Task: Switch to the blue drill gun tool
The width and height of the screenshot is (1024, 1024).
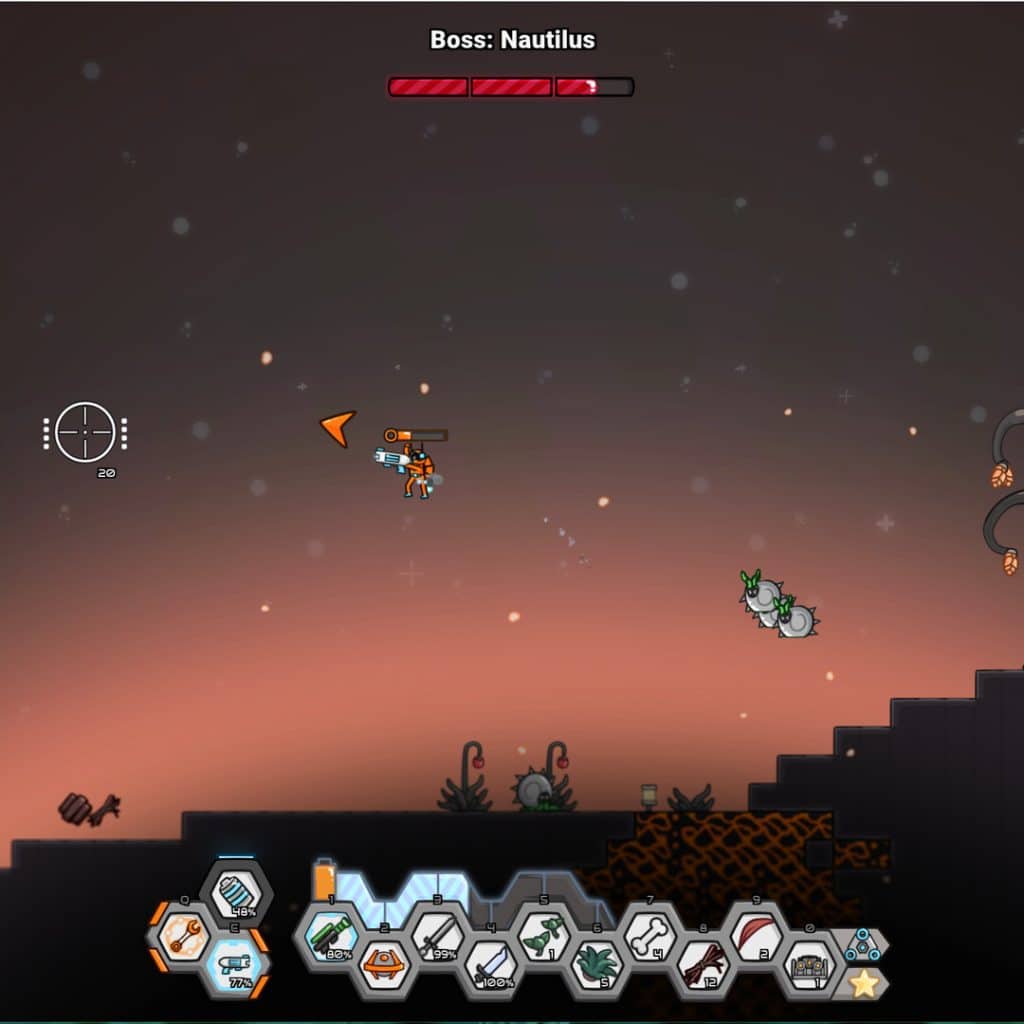Action: [x=236, y=966]
